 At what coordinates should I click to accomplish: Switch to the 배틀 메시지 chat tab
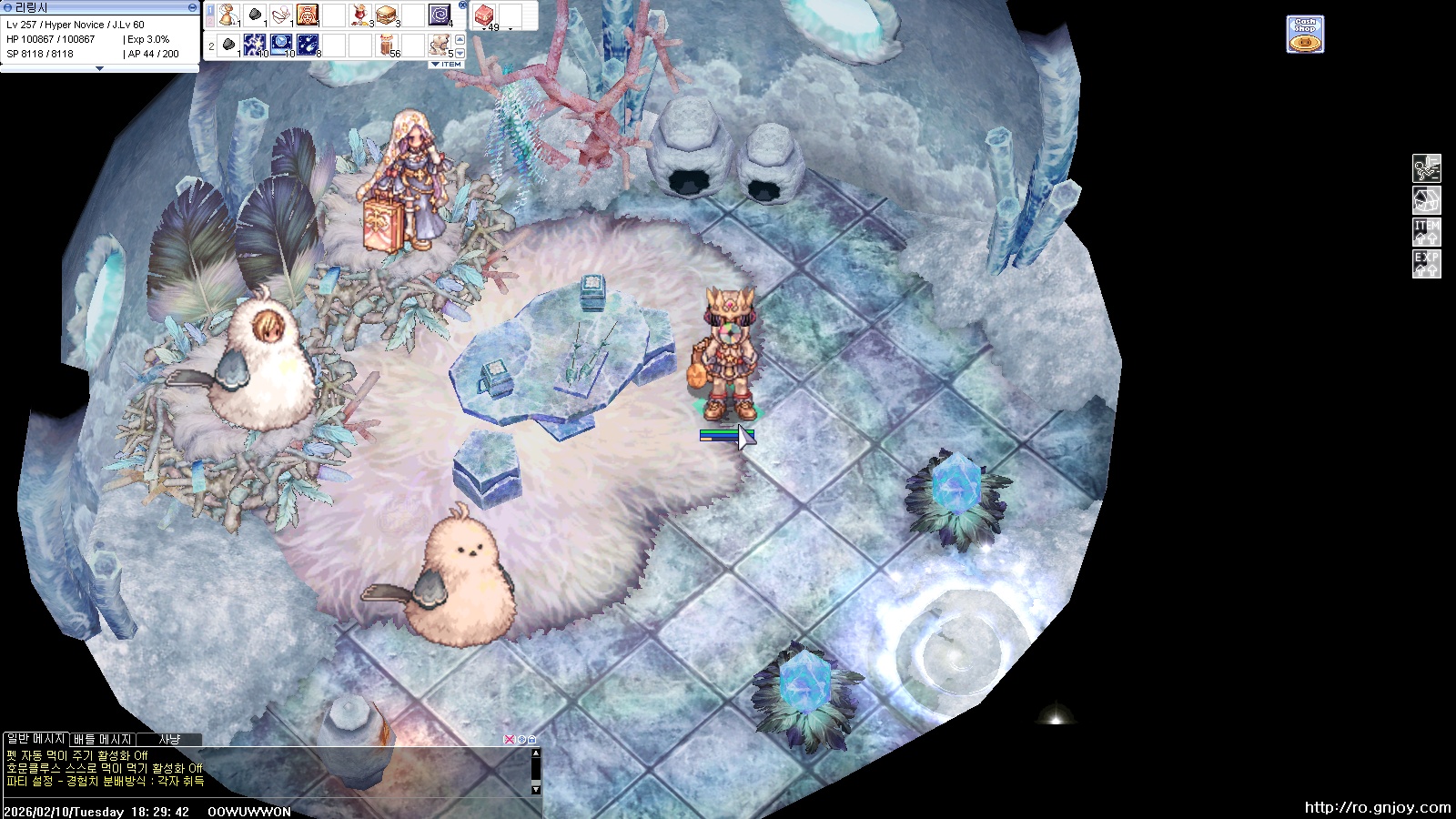coord(103,739)
